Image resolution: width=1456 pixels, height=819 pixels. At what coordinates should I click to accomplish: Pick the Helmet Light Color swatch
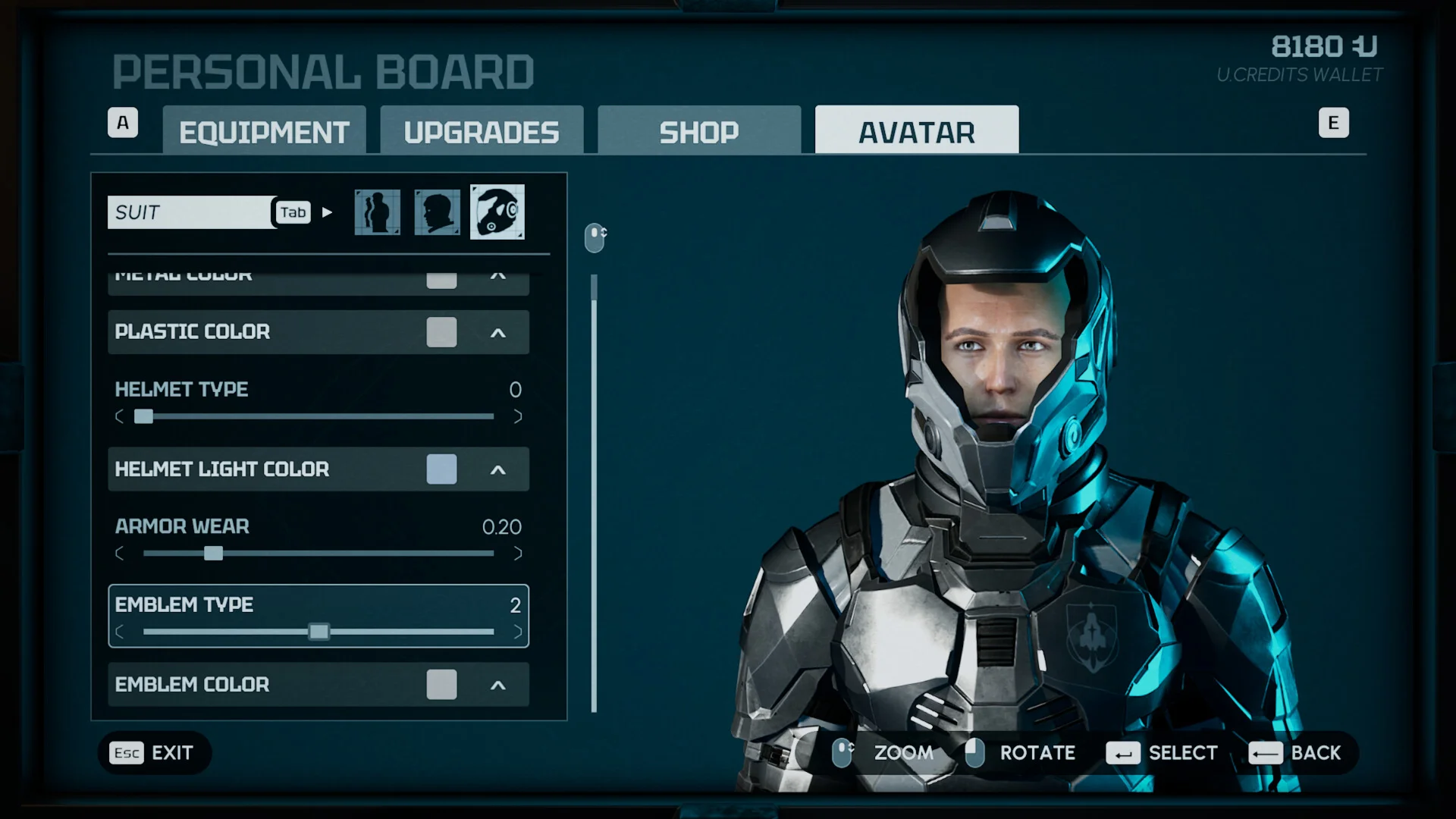(441, 469)
